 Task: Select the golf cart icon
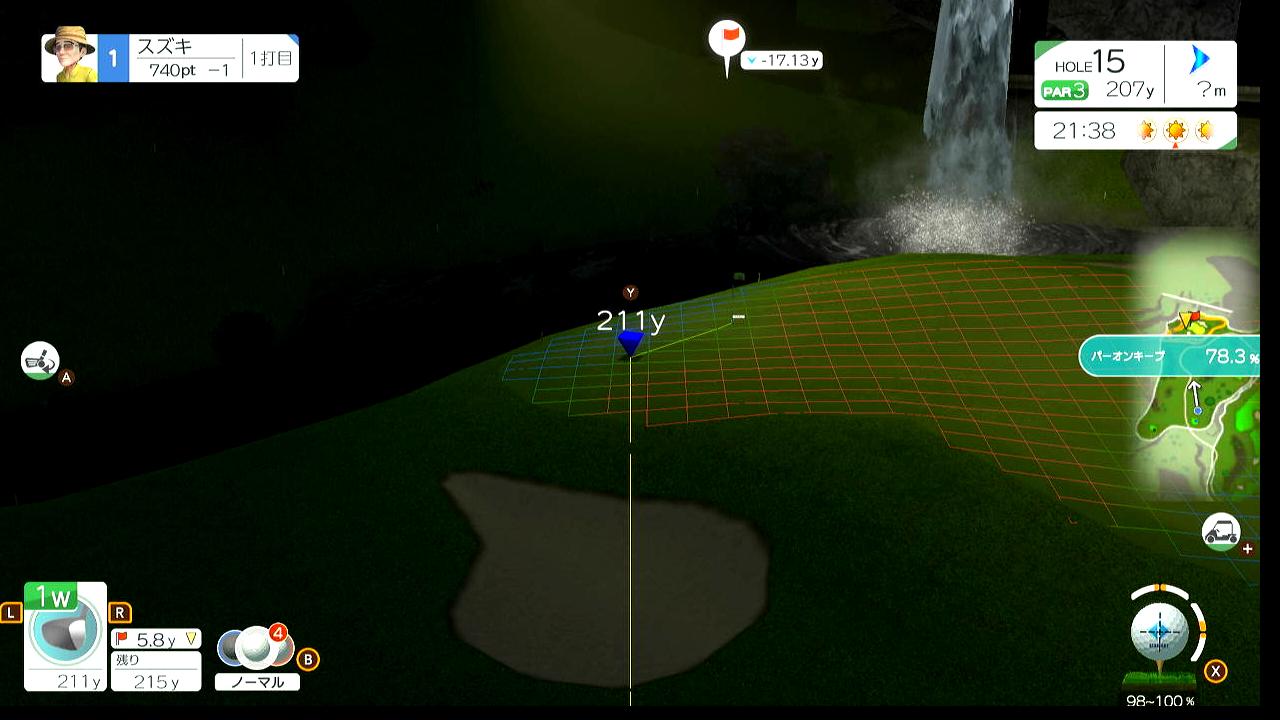(x=1221, y=532)
